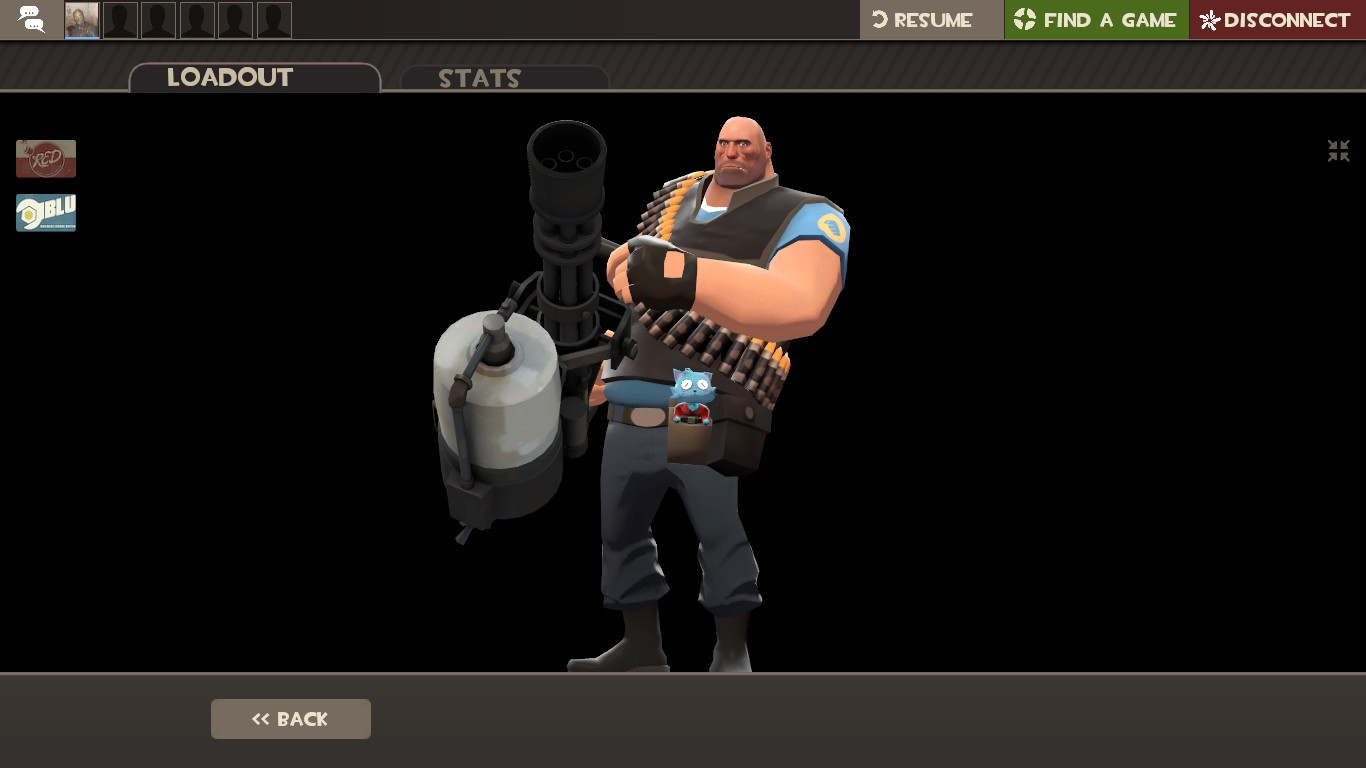Select the second empty avatar silhouette

(x=120, y=19)
